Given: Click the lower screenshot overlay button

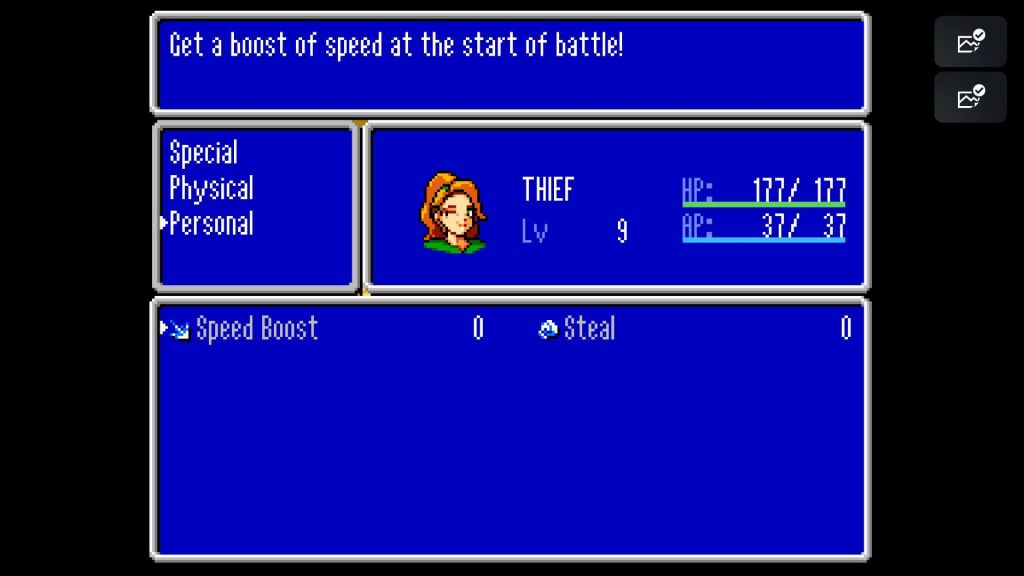Looking at the screenshot, I should 970,97.
